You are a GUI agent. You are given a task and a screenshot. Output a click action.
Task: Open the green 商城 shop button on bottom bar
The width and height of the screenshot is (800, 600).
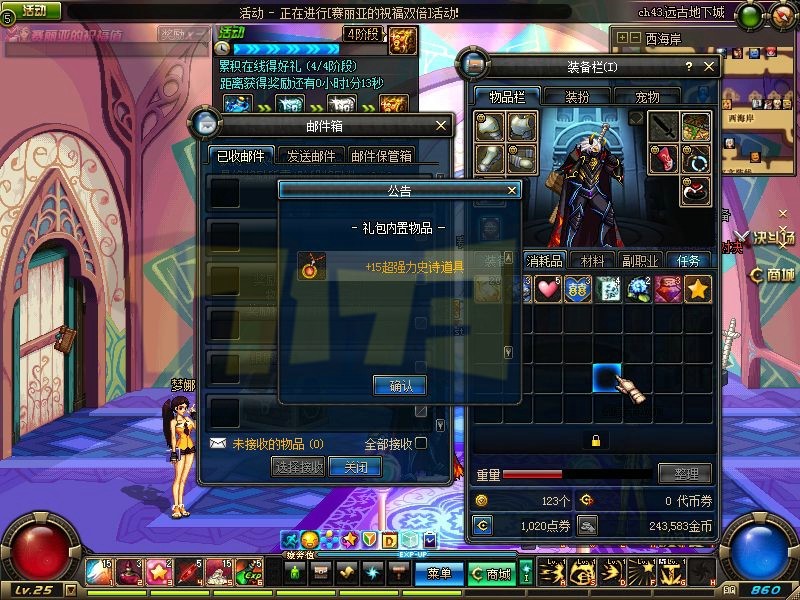[491, 574]
